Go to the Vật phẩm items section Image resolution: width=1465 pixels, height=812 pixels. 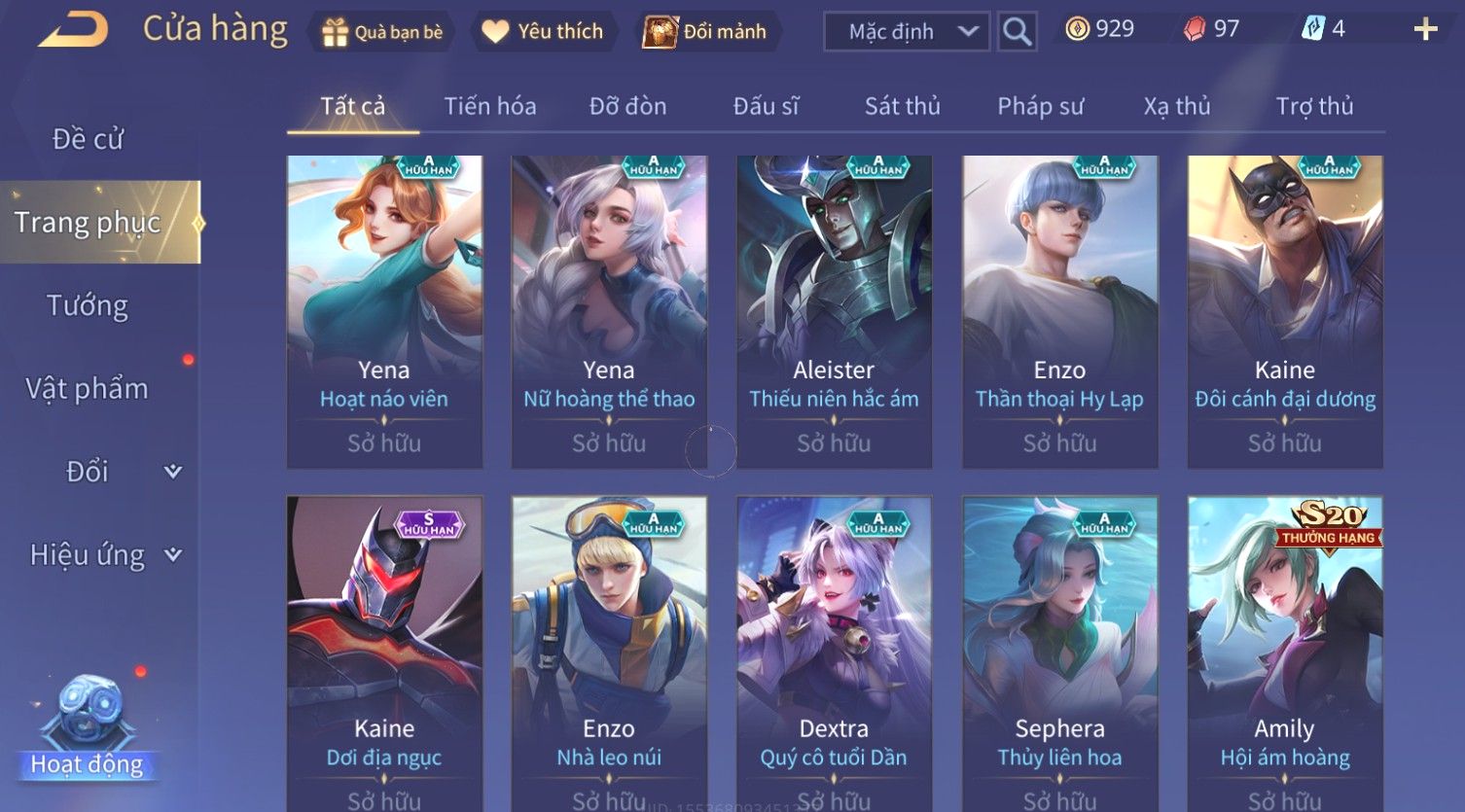tap(88, 389)
